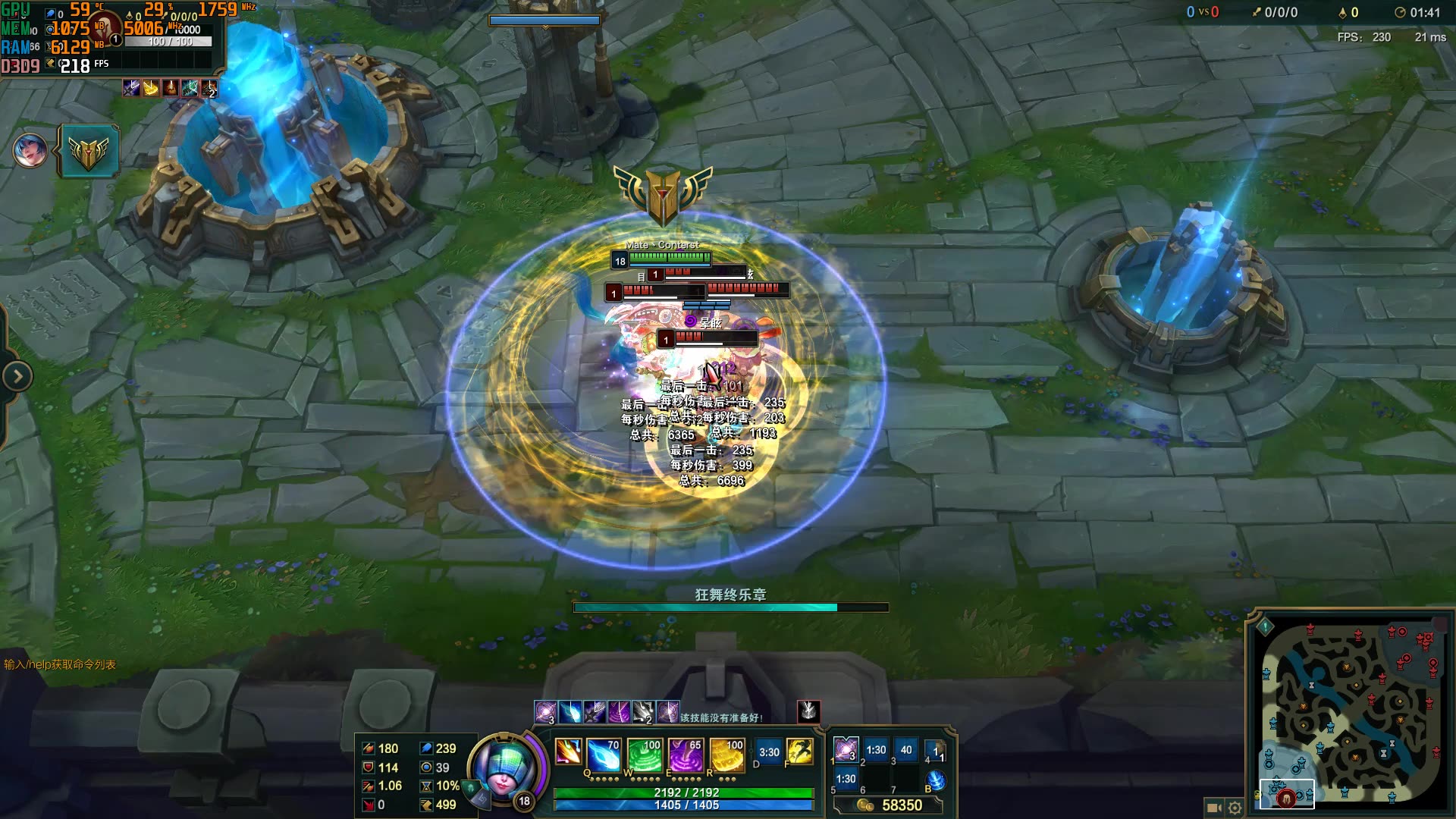Select the purple E Song of Celerity ability
Image resolution: width=1456 pixels, height=819 pixels.
(687, 754)
